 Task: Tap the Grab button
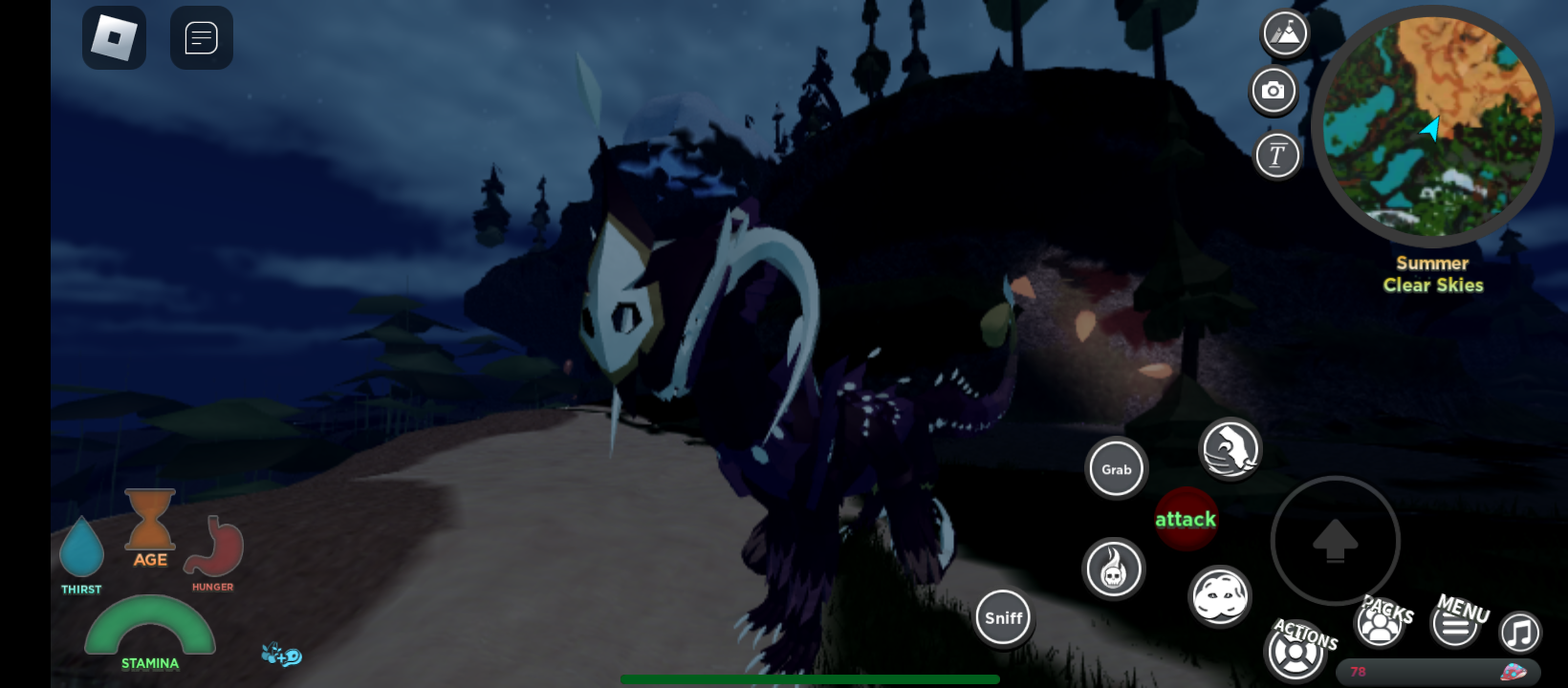tap(1116, 469)
